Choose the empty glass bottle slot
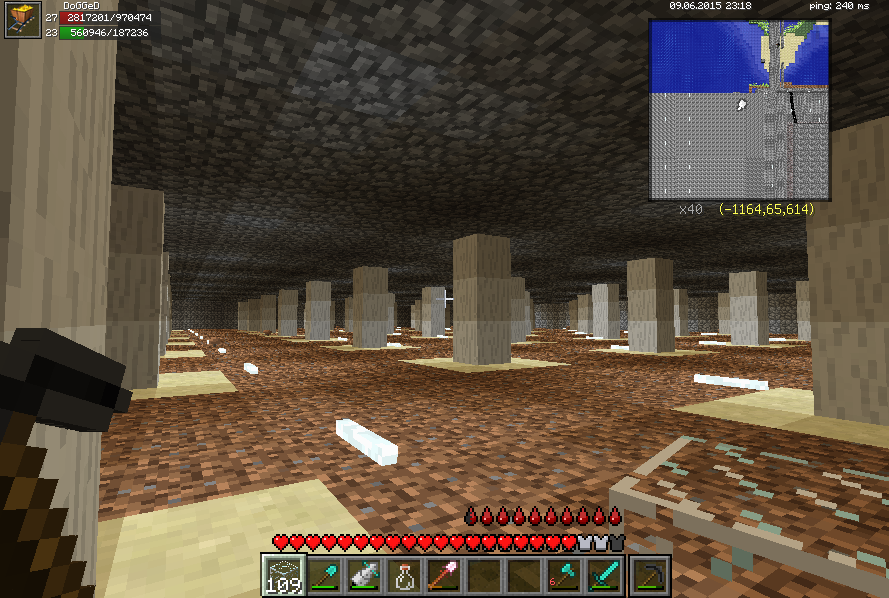Image resolution: width=889 pixels, height=598 pixels. [402, 575]
